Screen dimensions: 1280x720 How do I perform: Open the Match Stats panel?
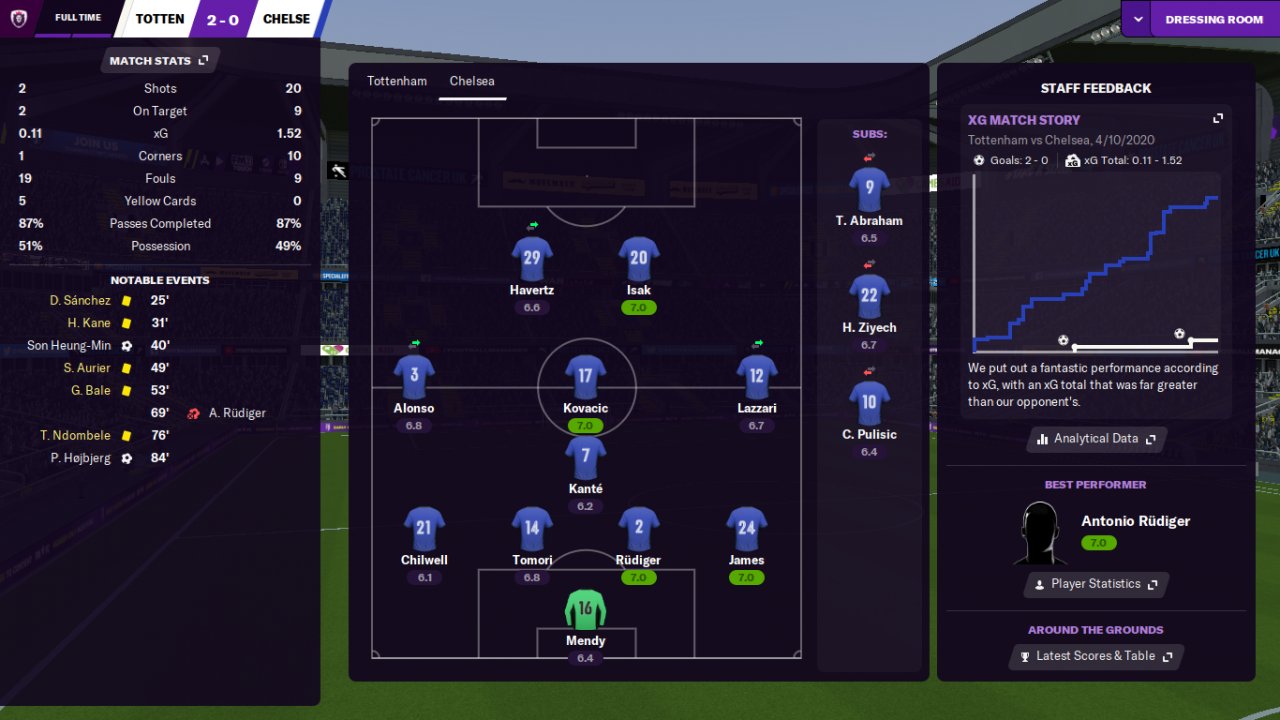click(x=159, y=60)
